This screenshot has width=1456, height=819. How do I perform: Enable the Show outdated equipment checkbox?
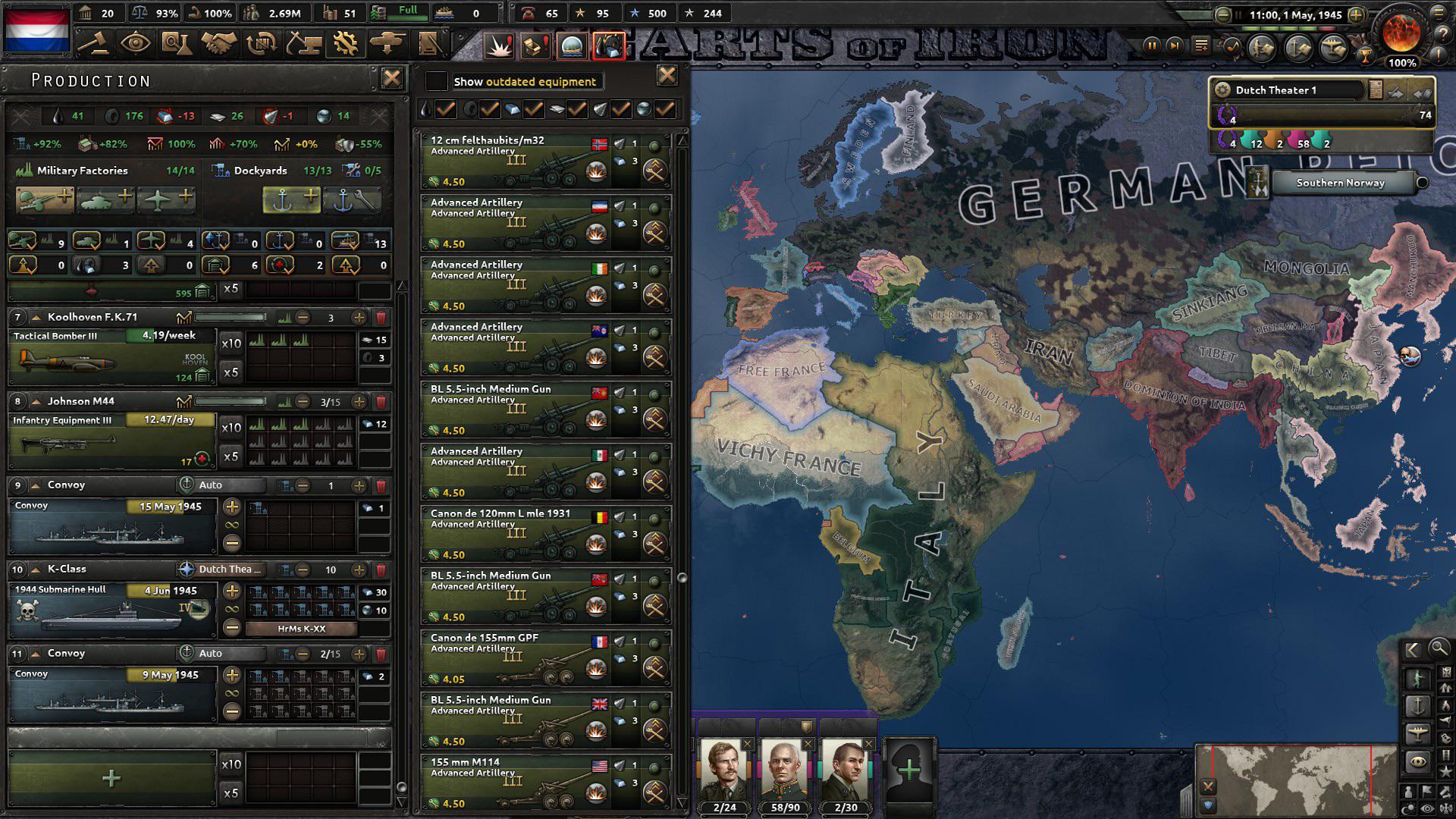435,81
